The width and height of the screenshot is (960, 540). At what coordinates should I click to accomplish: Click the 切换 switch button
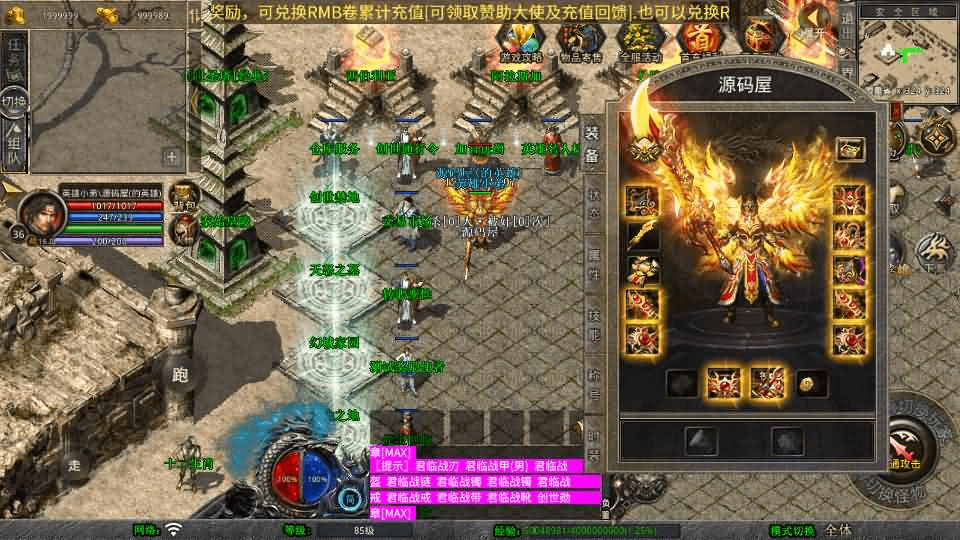14,102
